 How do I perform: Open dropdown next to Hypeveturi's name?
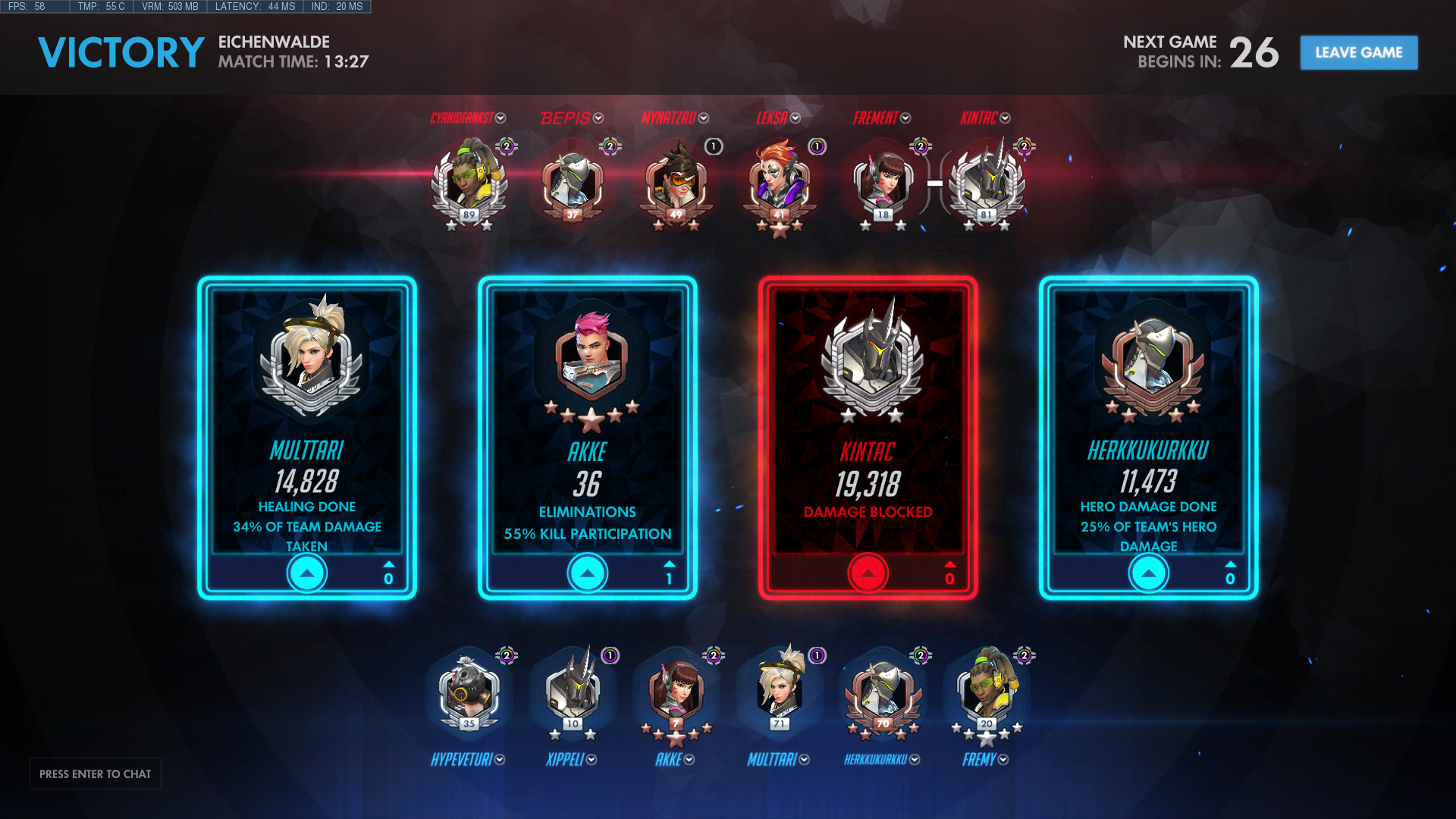click(500, 760)
